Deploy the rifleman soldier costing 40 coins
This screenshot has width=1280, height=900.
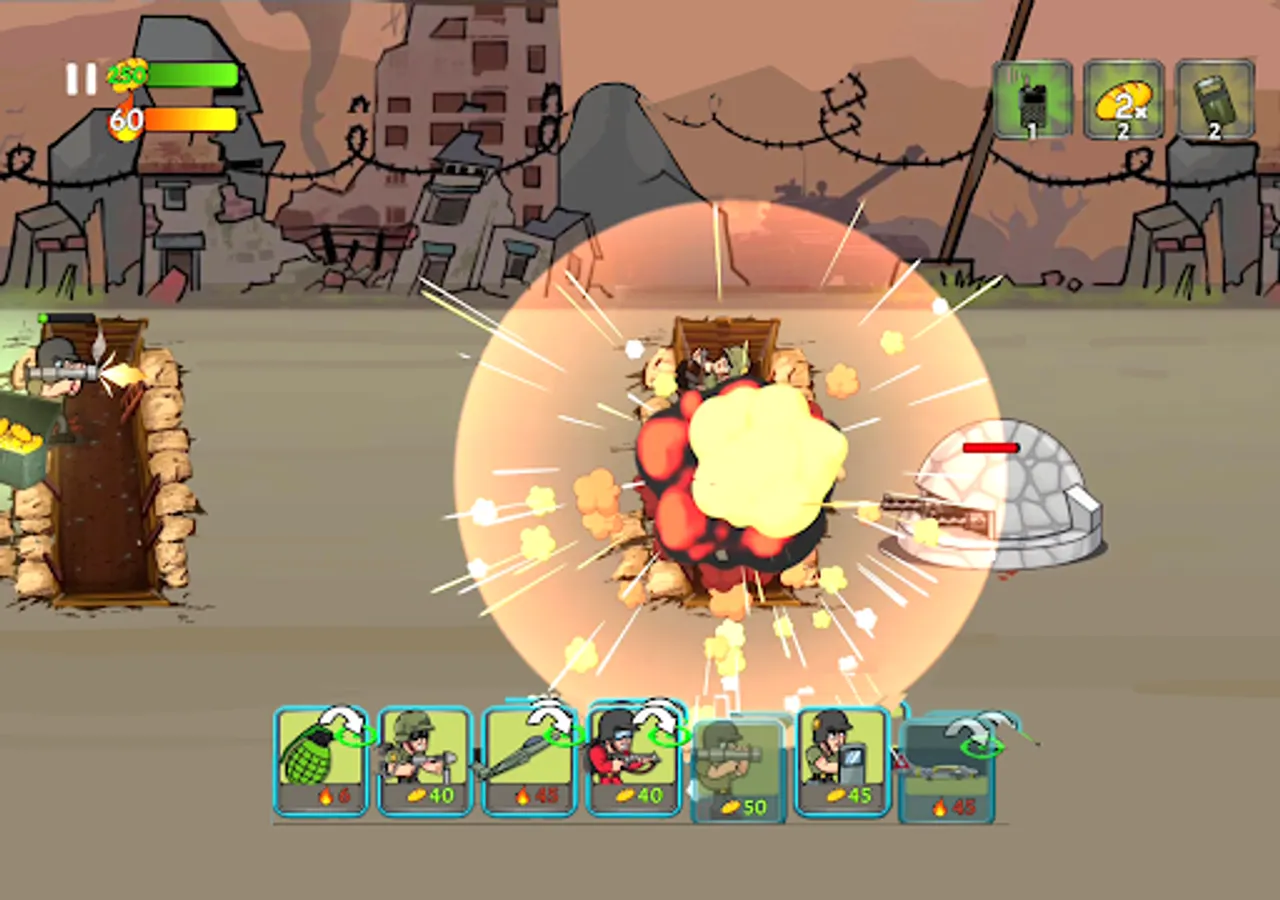(427, 760)
